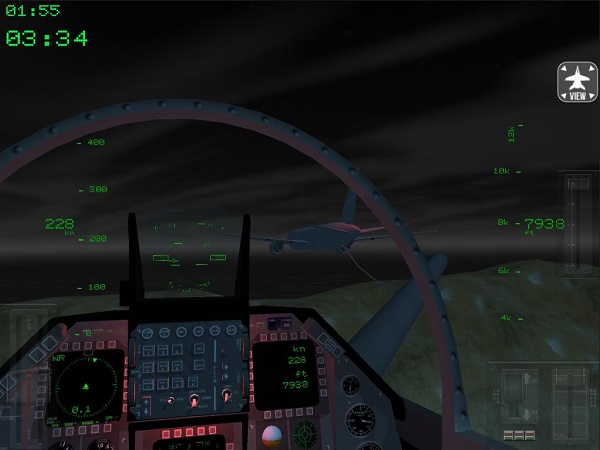Open the aircraft VIEW selector
This screenshot has width=600, height=450.
pos(577,82)
